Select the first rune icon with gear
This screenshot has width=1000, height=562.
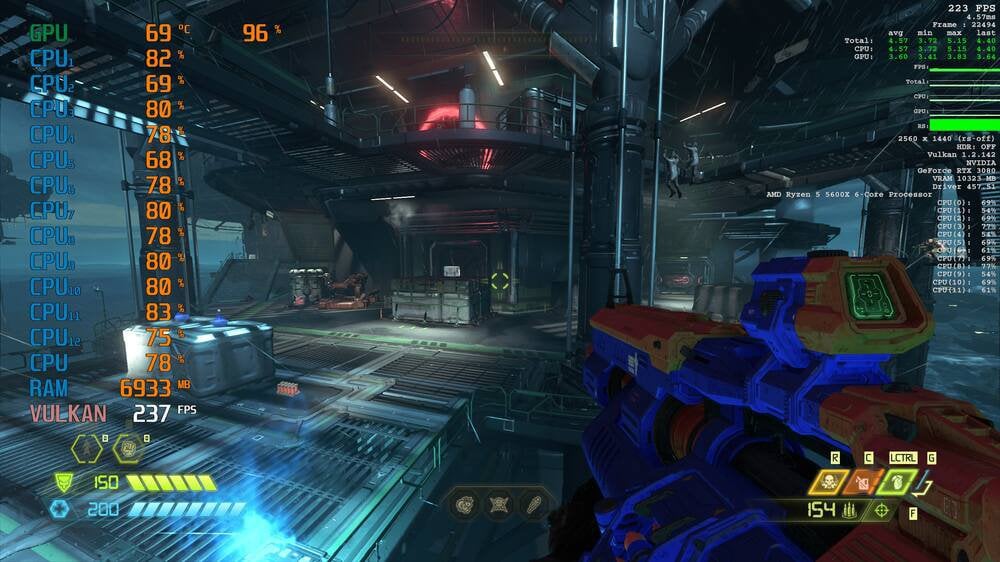pos(467,504)
